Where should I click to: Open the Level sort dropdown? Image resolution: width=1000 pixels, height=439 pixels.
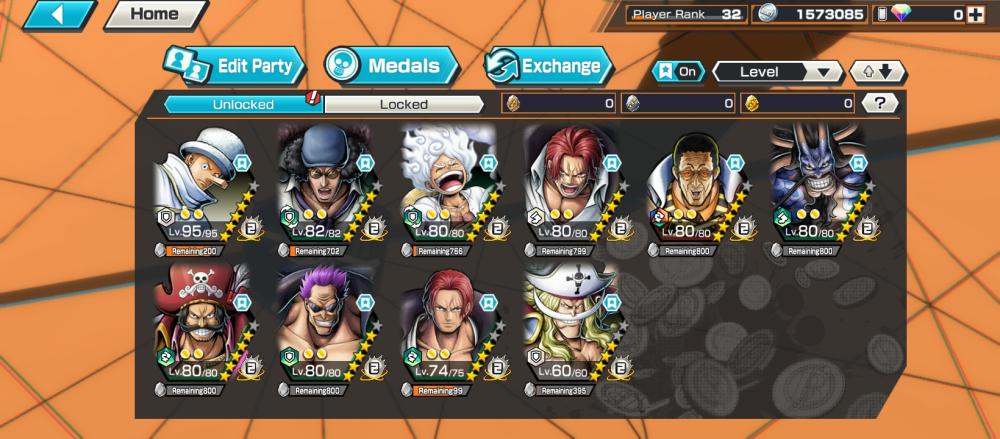point(777,72)
